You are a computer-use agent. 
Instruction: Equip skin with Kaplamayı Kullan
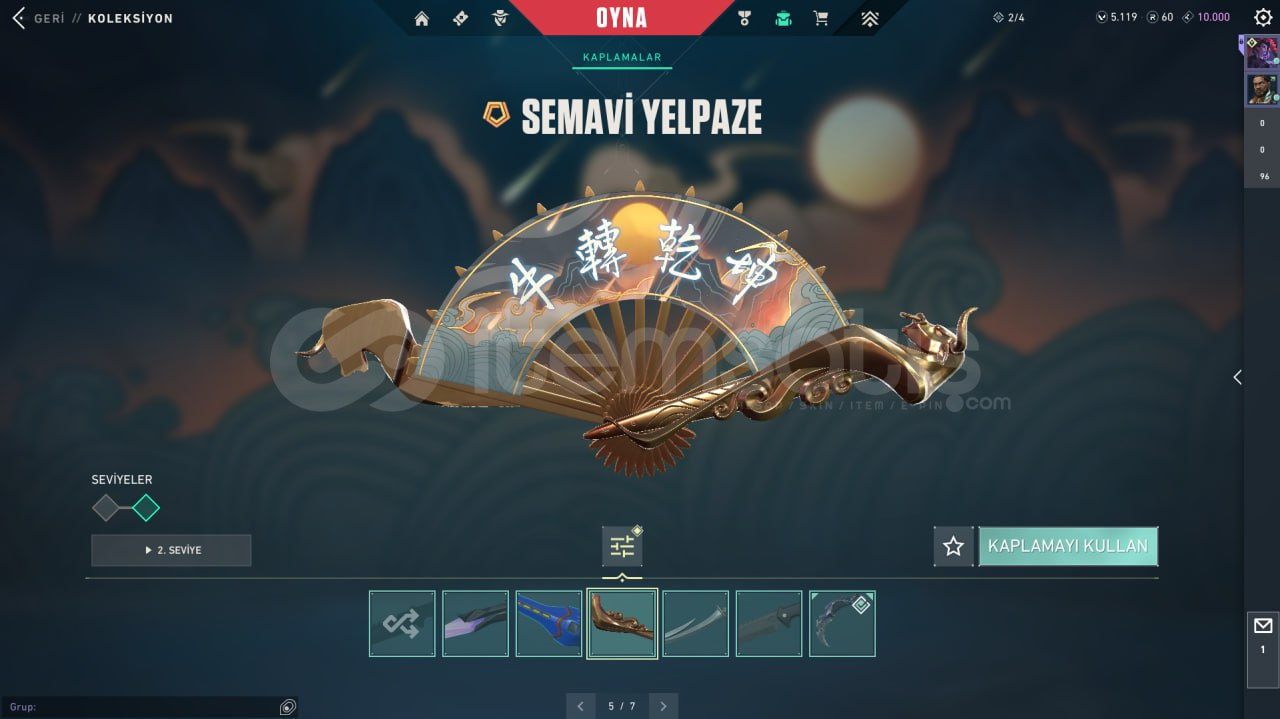pyautogui.click(x=1068, y=546)
